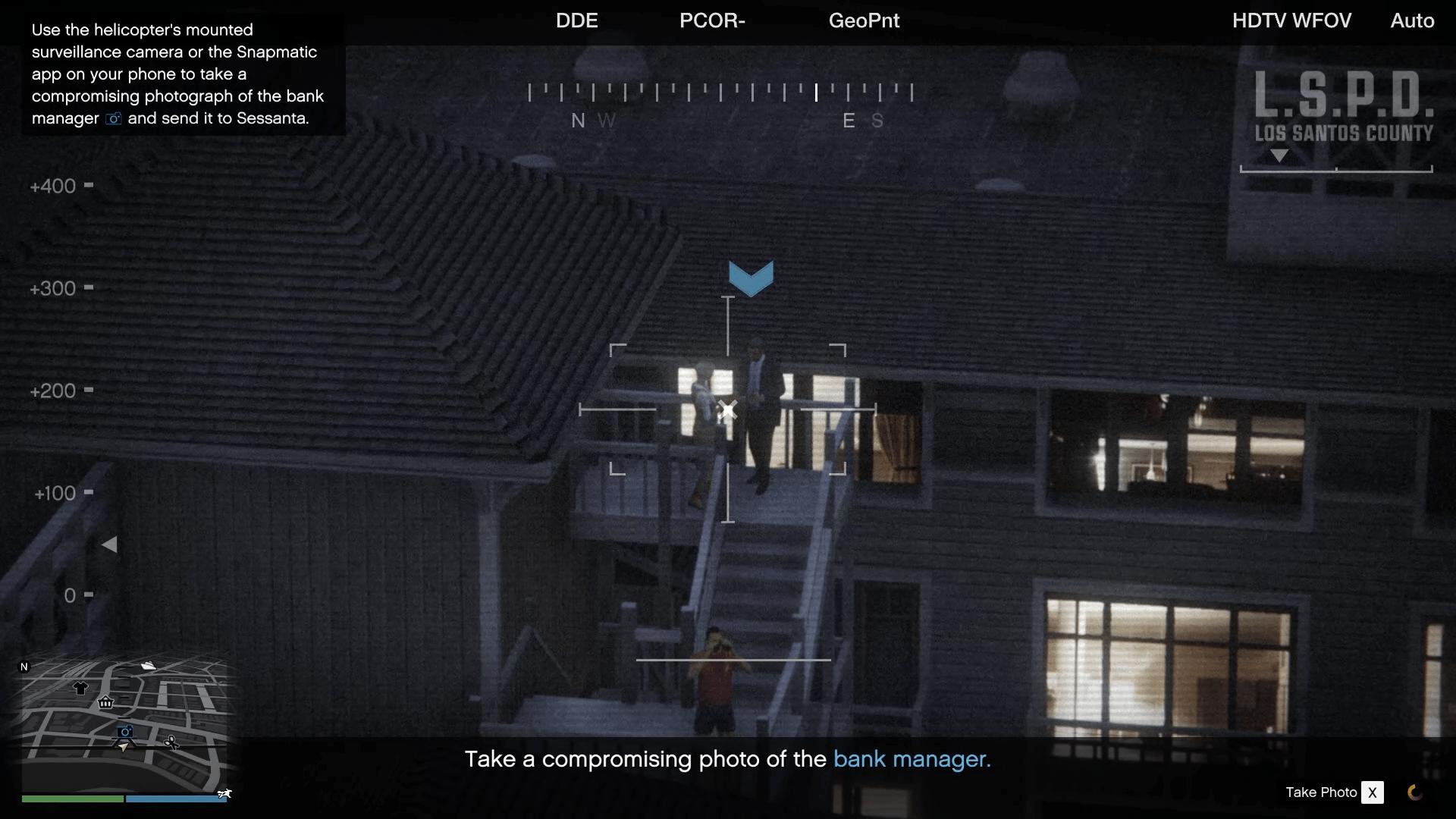Click the white X crosshair at screen center
Image resolution: width=1456 pixels, height=819 pixels.
pos(728,409)
